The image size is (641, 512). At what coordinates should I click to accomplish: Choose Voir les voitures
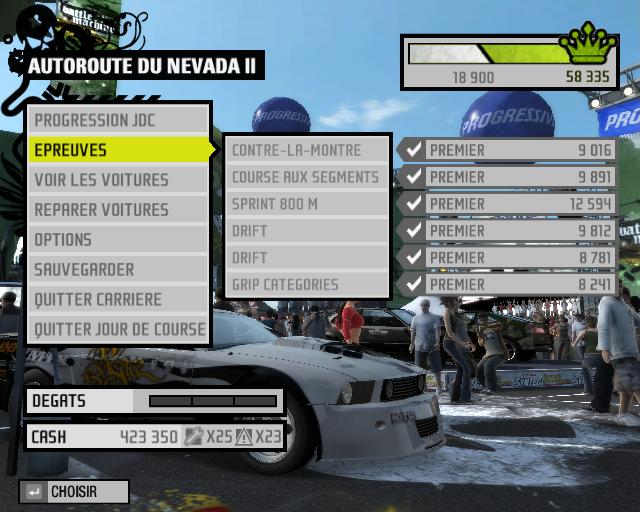118,180
